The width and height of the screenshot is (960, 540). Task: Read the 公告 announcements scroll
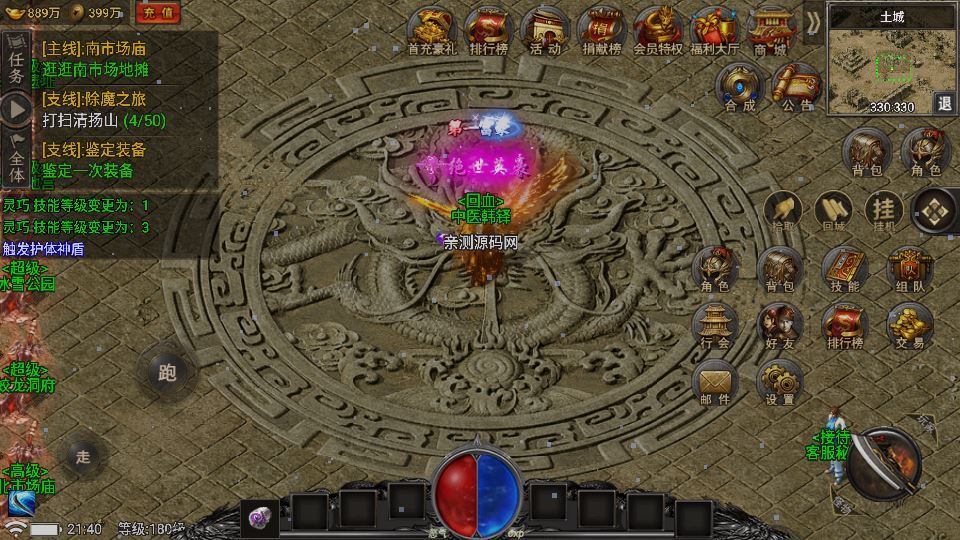click(797, 85)
